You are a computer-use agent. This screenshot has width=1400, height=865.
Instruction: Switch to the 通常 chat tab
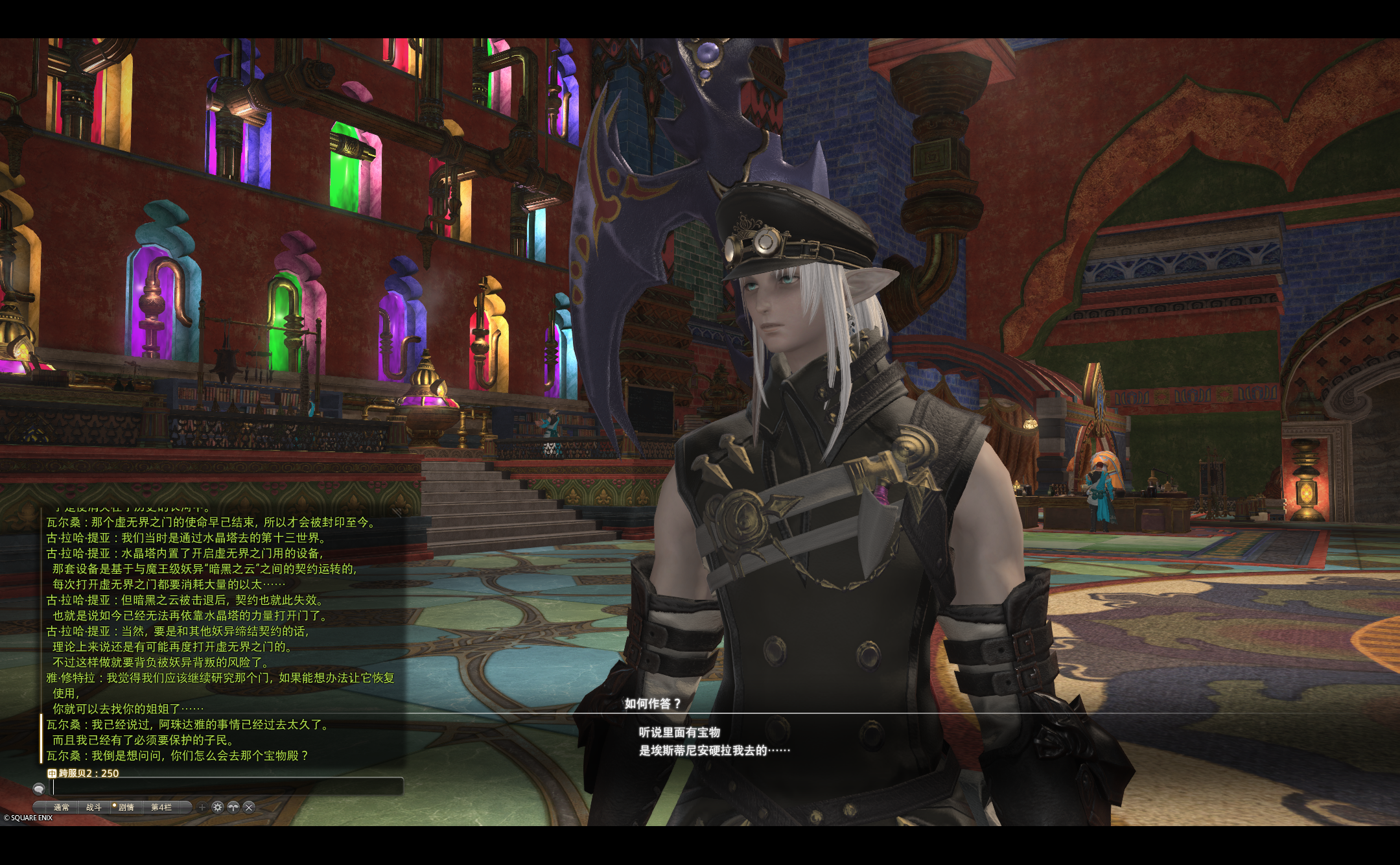62,807
